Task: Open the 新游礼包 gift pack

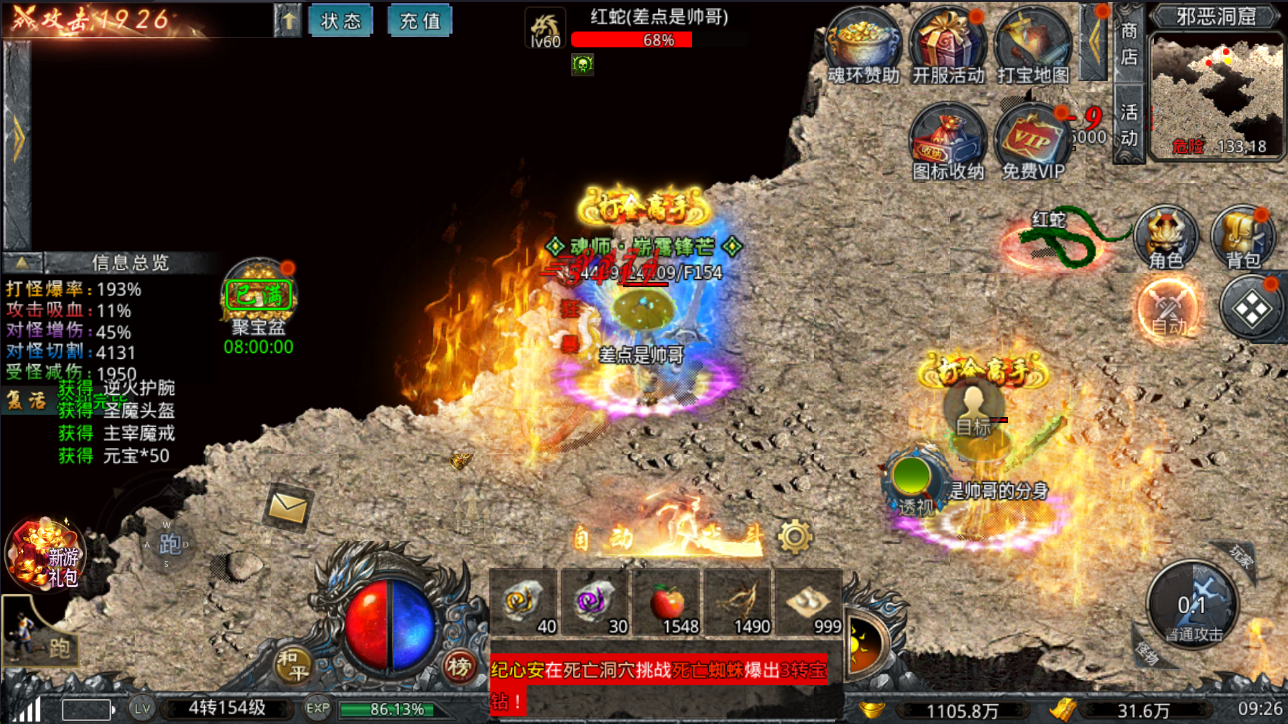Action: coord(45,554)
